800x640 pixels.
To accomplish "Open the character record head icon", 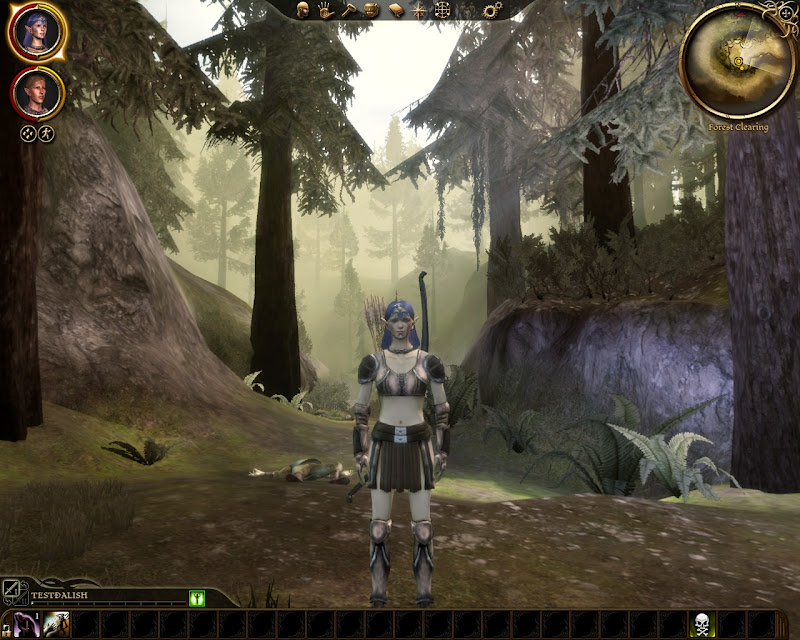I will click(303, 10).
